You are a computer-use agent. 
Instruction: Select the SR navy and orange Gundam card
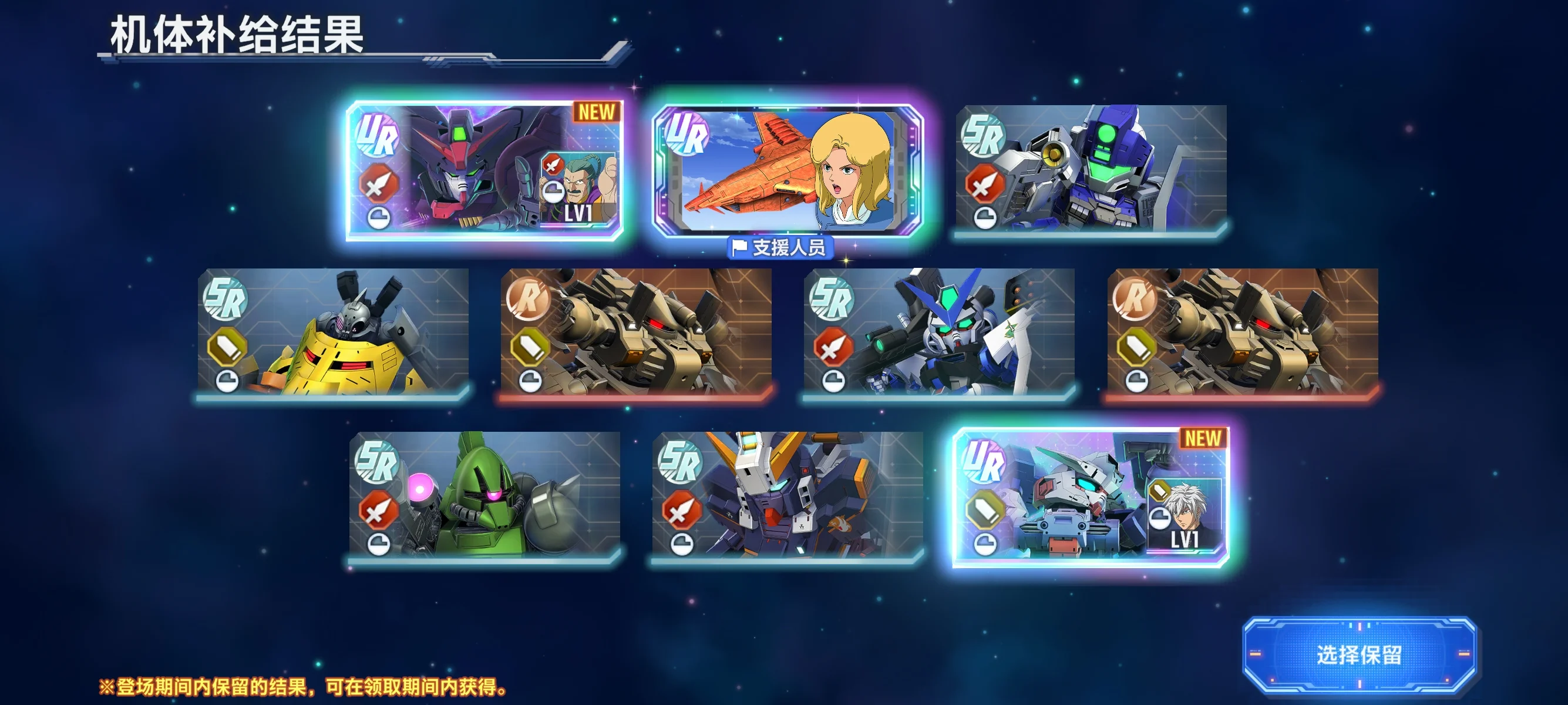[x=788, y=496]
